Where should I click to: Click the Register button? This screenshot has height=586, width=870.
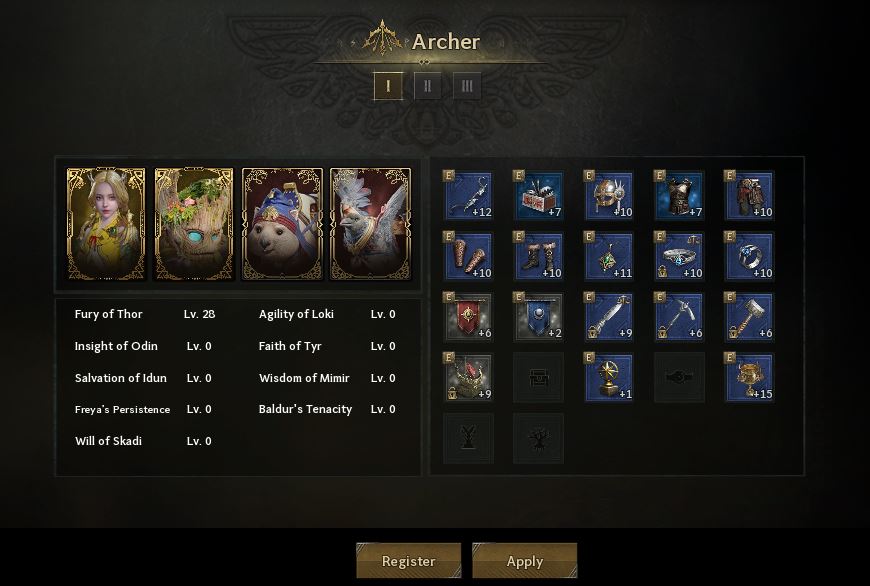[408, 561]
